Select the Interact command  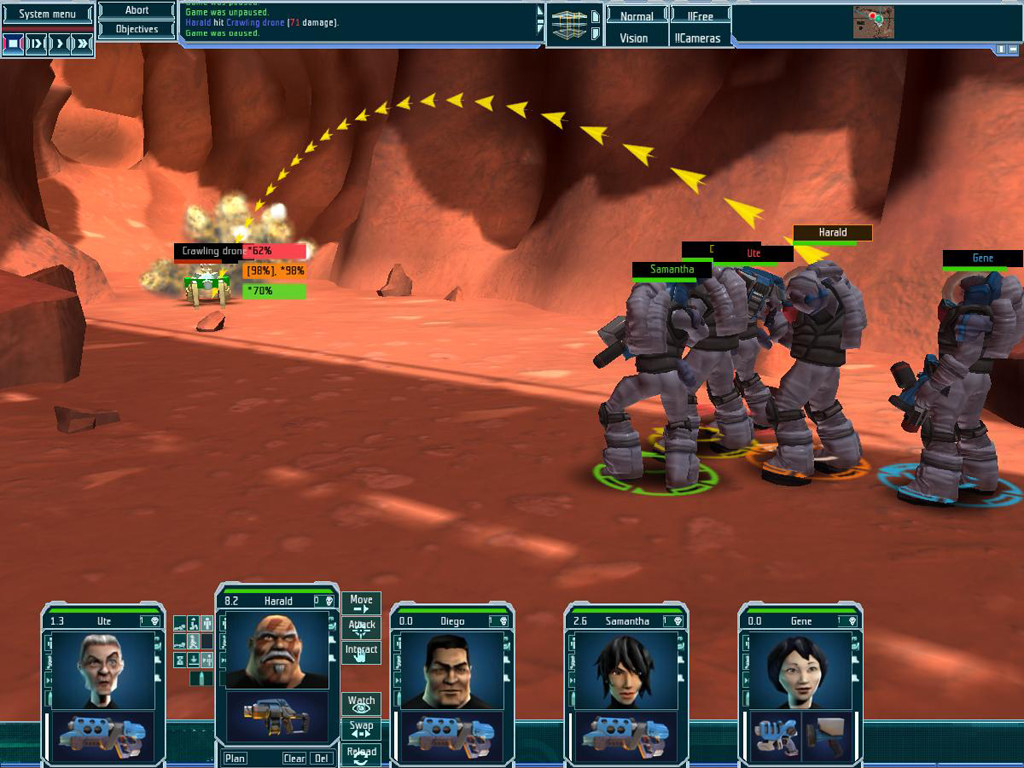[x=361, y=652]
